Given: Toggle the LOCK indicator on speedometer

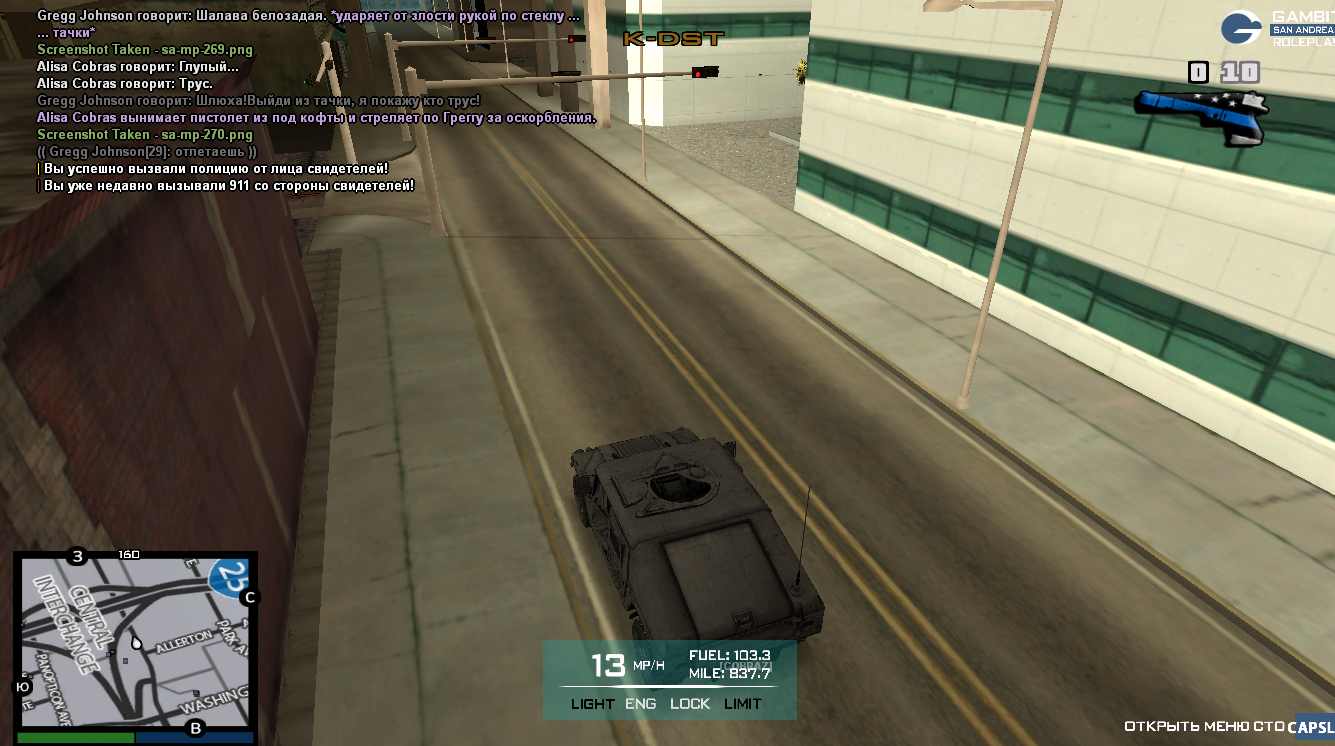Looking at the screenshot, I should click(x=690, y=704).
